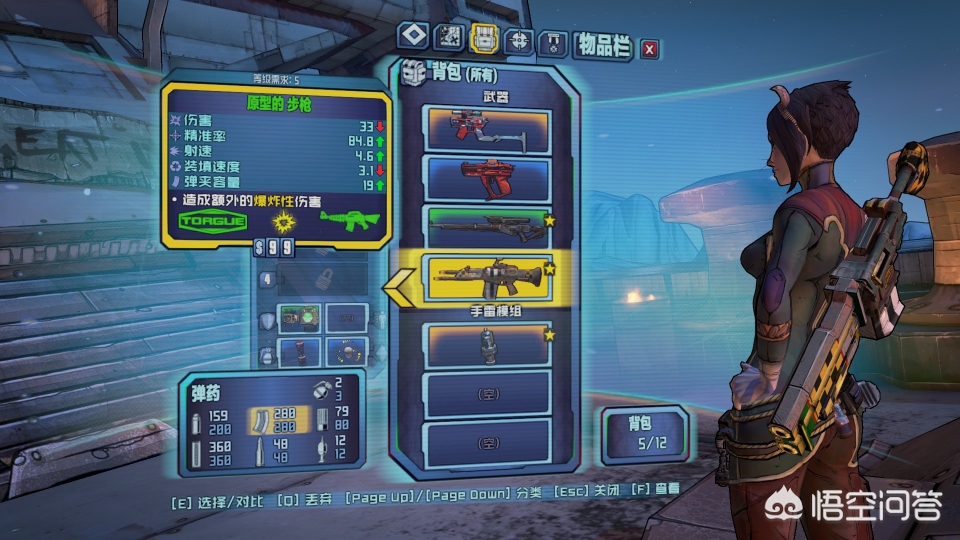The width and height of the screenshot is (960, 540).
Task: Switch to the medal challenges tab
Action: pyautogui.click(x=553, y=42)
